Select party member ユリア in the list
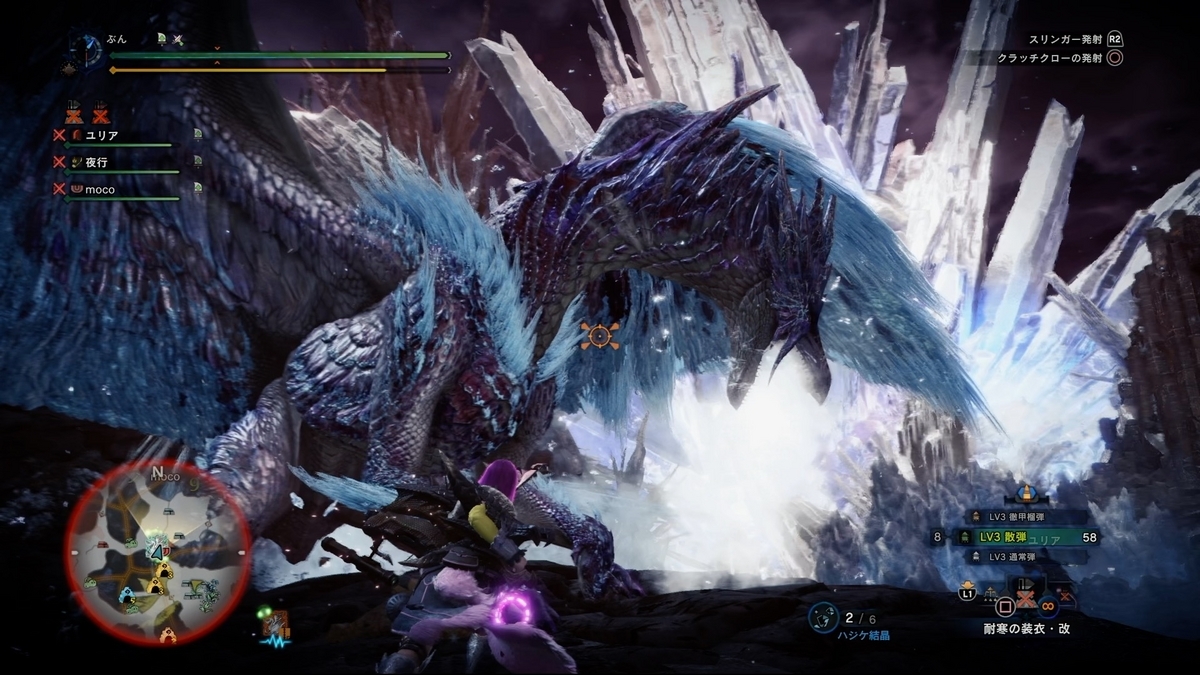The width and height of the screenshot is (1200, 675). point(104,135)
